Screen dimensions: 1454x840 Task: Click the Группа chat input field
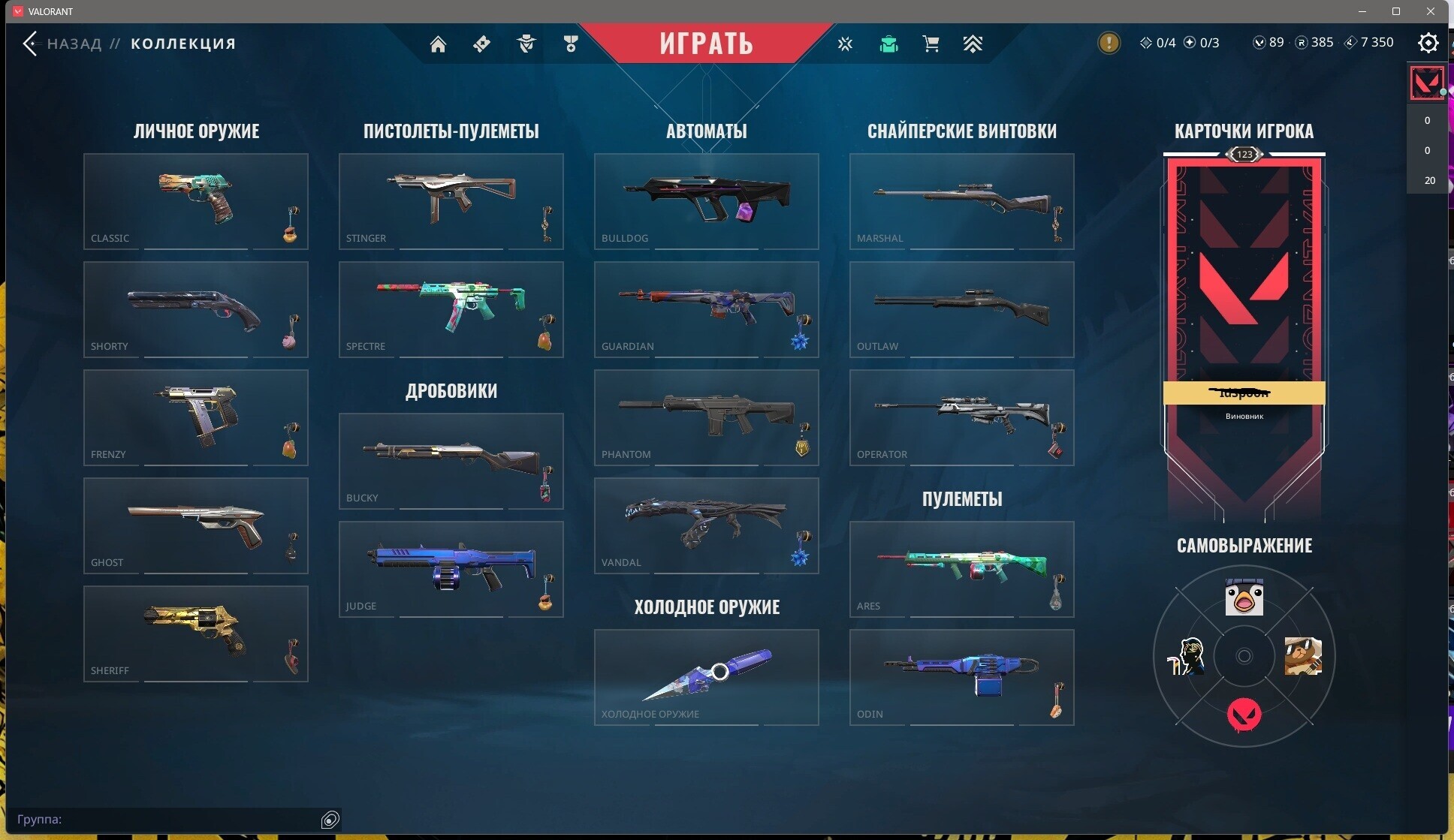(x=165, y=819)
